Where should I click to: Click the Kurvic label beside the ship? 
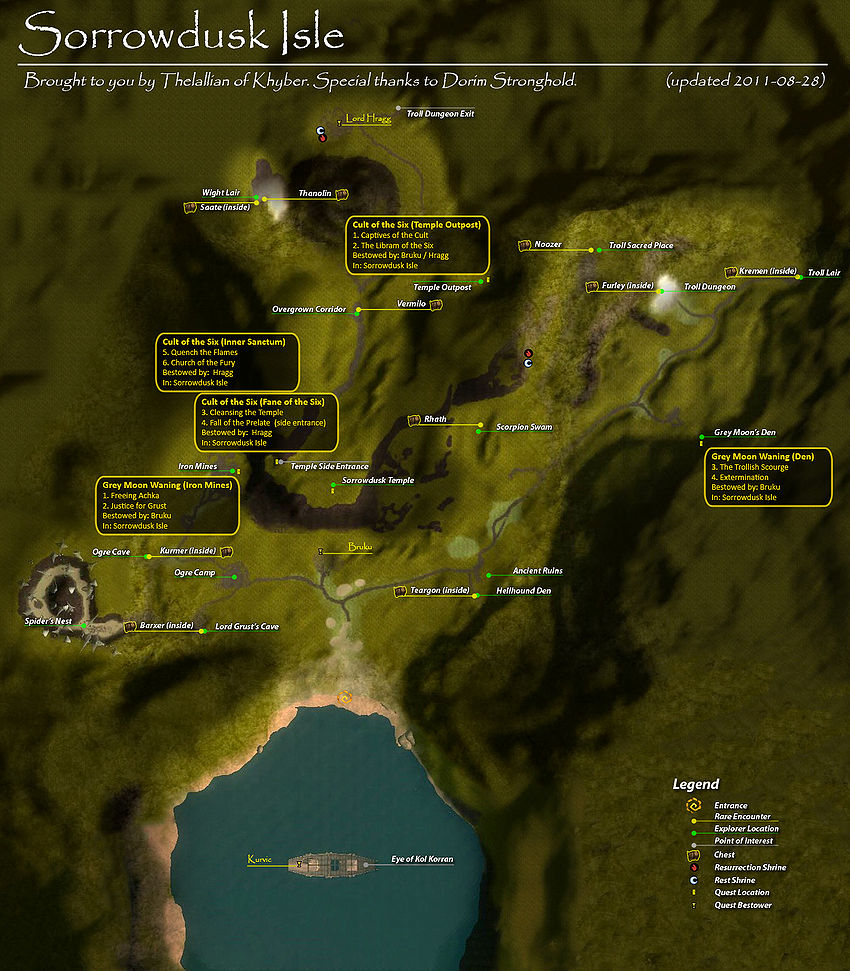coord(259,859)
